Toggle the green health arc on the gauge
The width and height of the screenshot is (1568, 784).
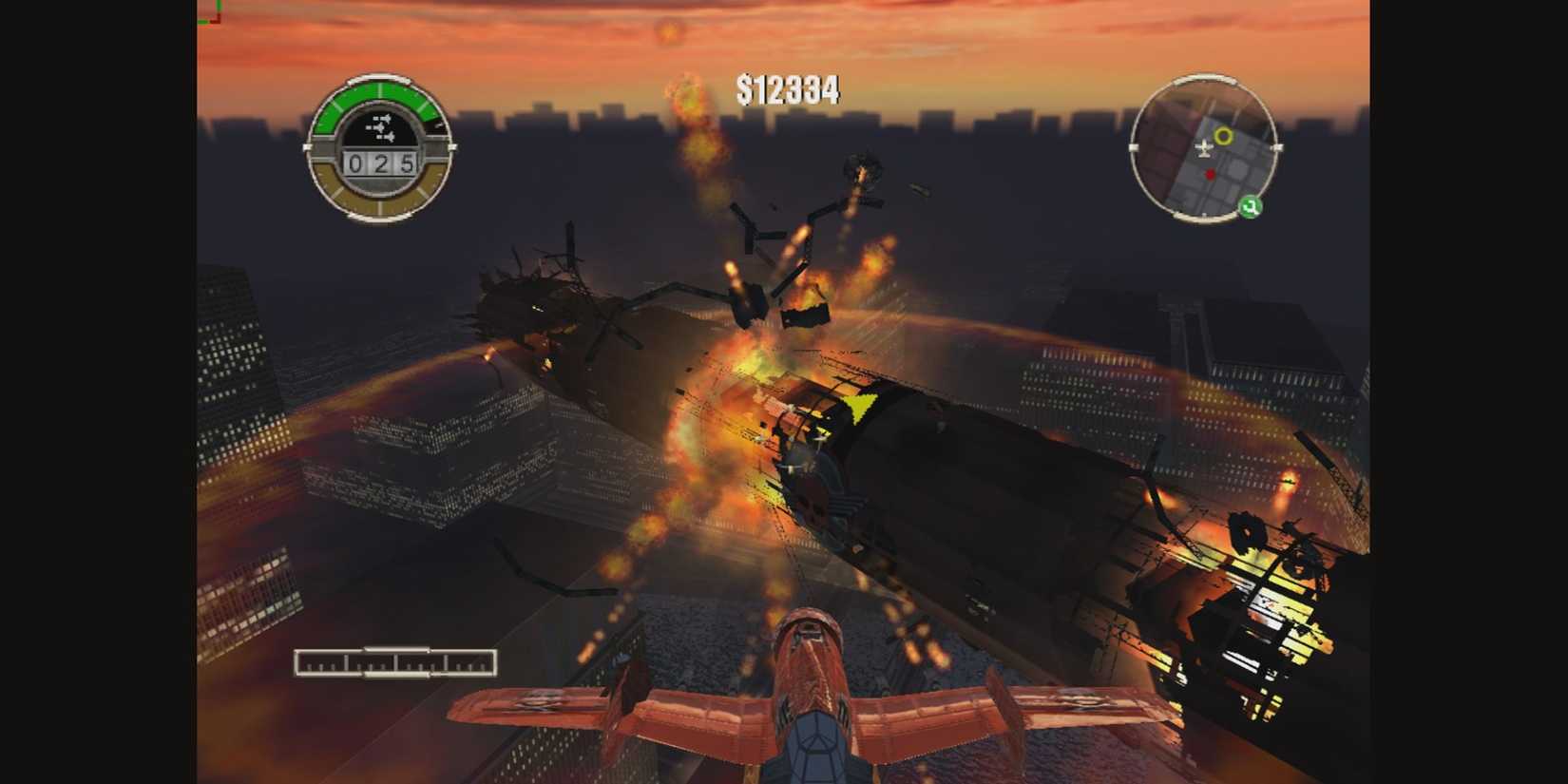379,91
